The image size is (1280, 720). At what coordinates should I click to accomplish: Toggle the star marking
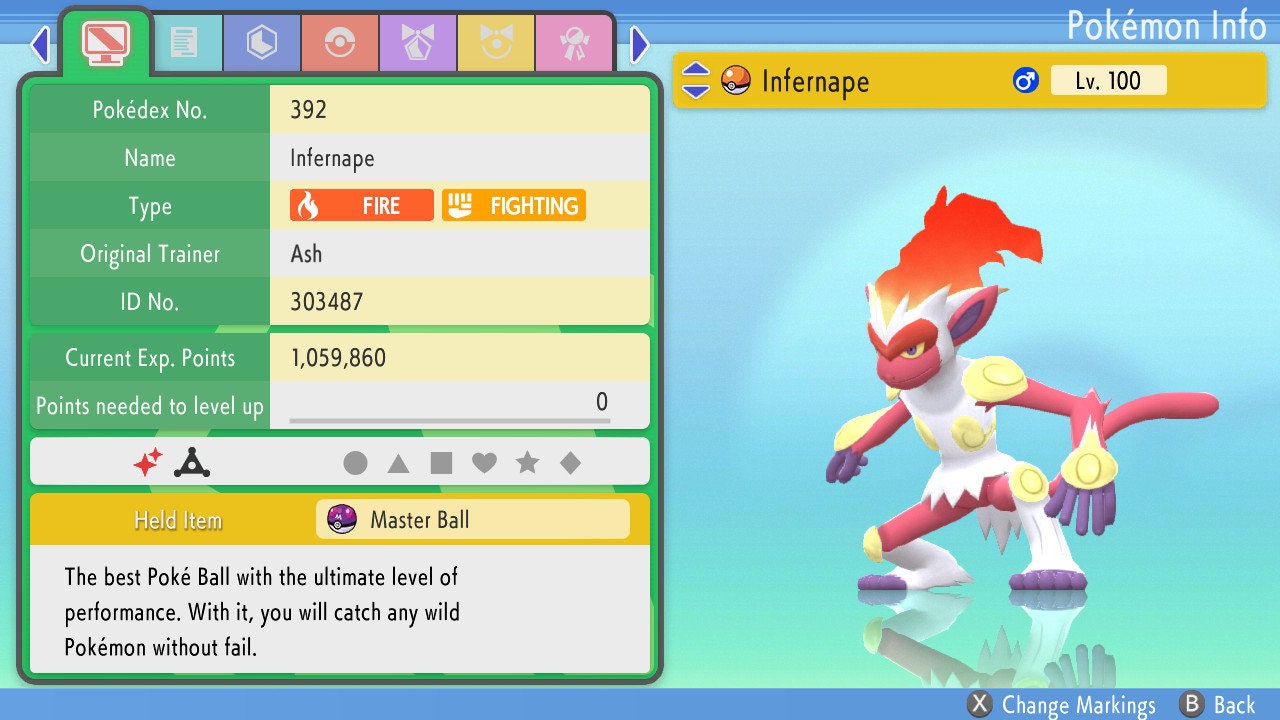529,462
